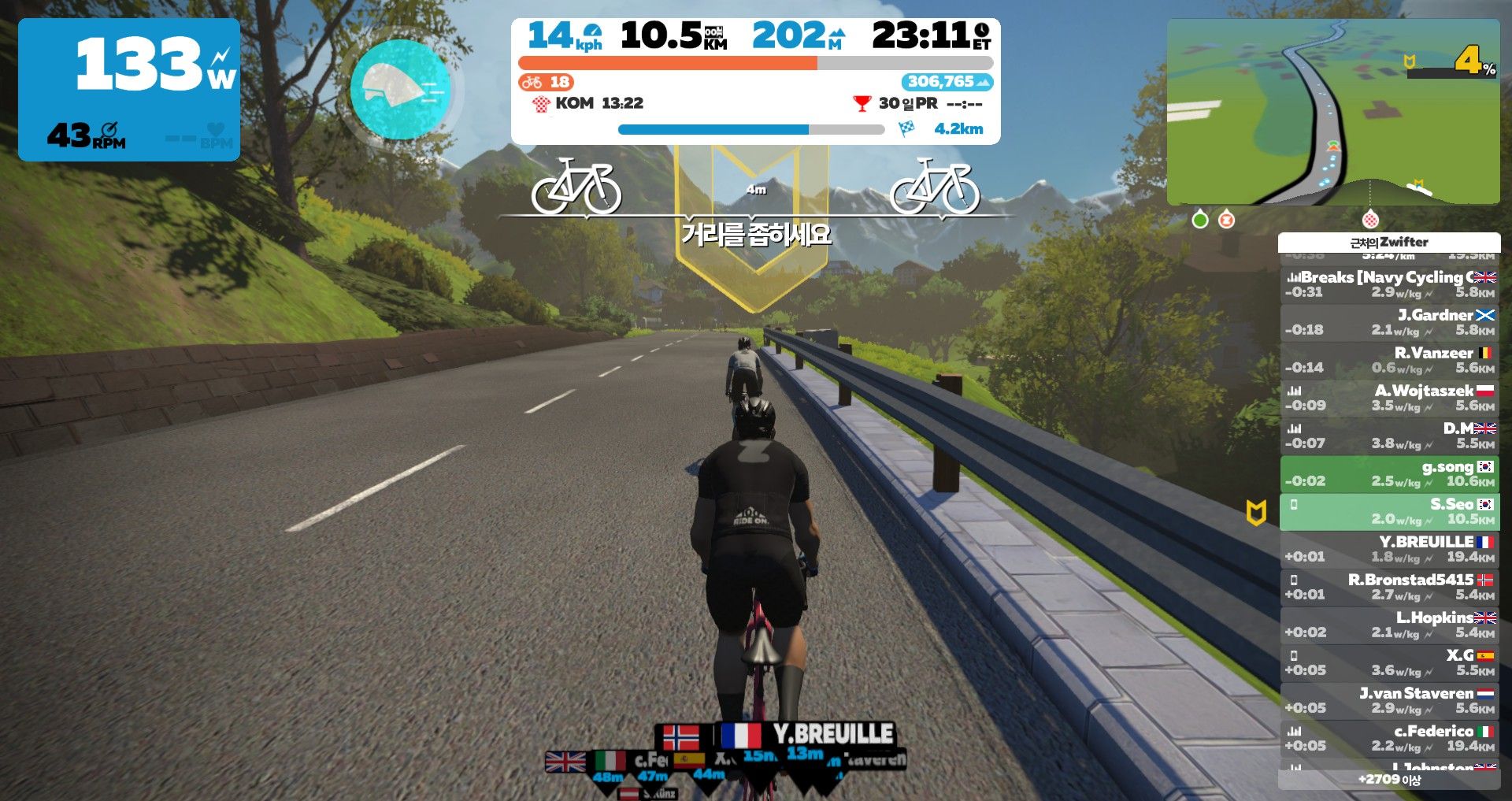Select L.Hopkins from nearby riders
The image size is (1512, 801).
tap(1389, 625)
